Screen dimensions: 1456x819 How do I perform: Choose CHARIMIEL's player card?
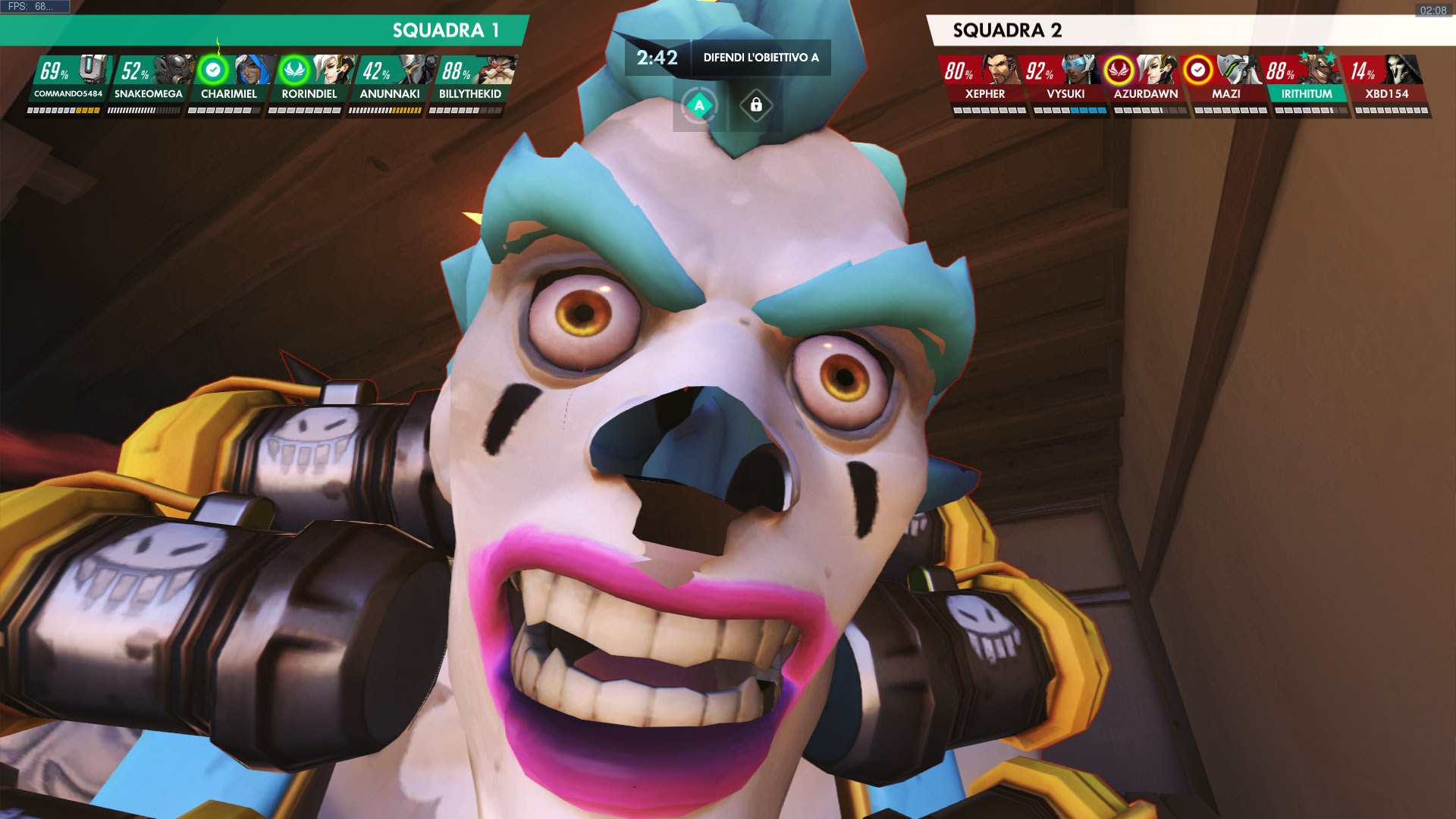[x=229, y=80]
